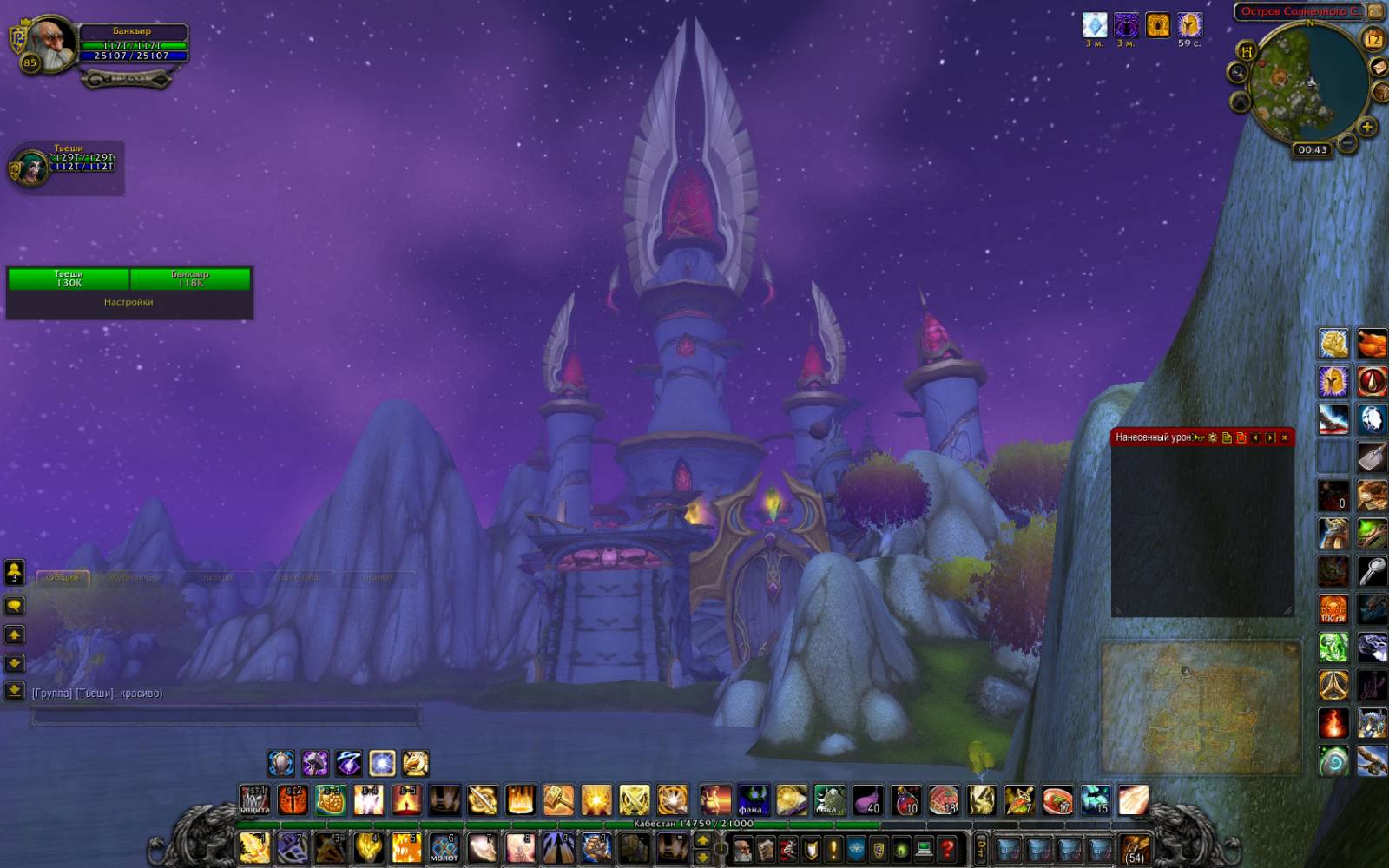1389x868 pixels.
Task: Open the Настройки raid frame settings
Action: (128, 302)
